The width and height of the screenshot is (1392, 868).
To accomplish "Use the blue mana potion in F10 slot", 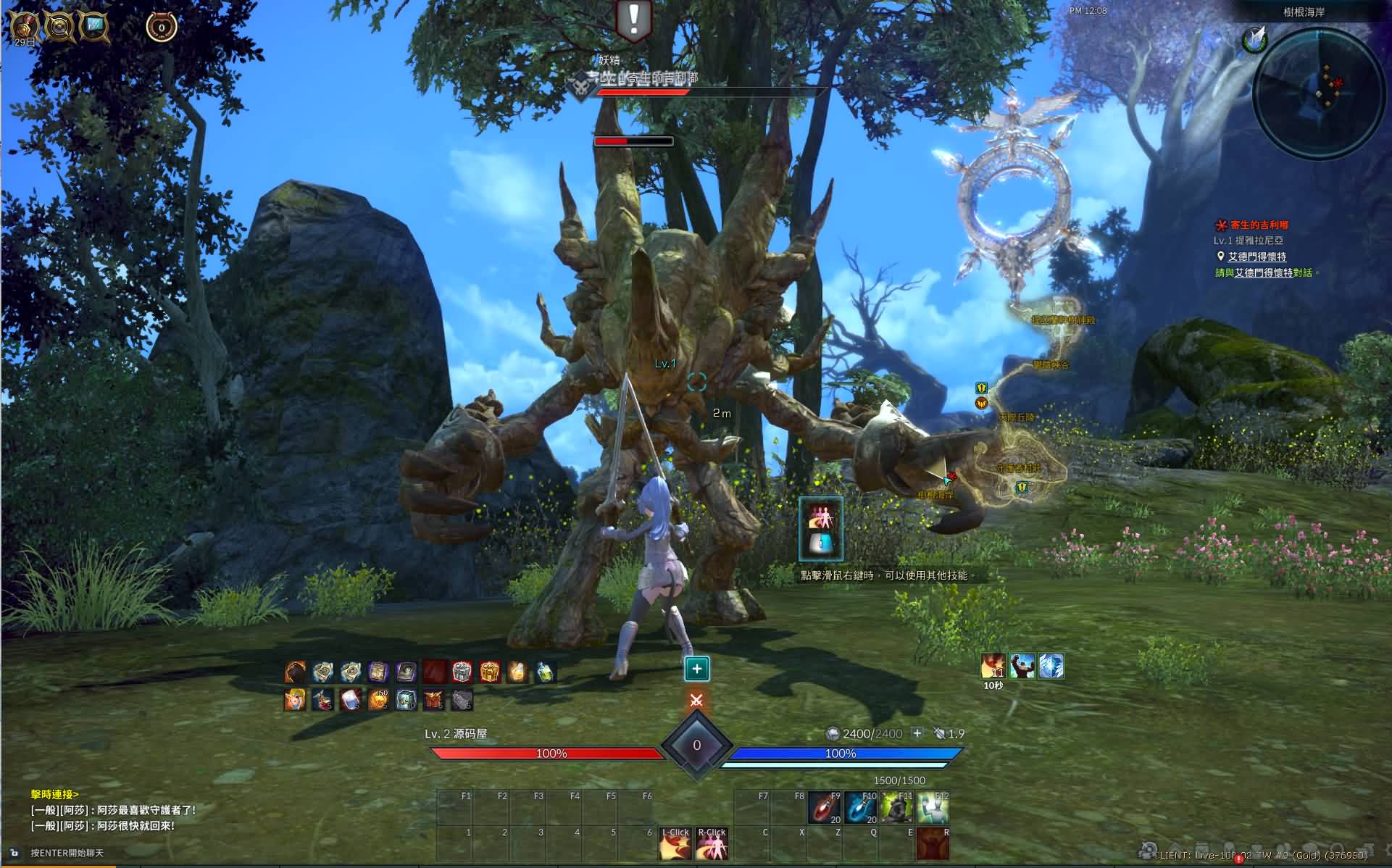I will click(860, 808).
